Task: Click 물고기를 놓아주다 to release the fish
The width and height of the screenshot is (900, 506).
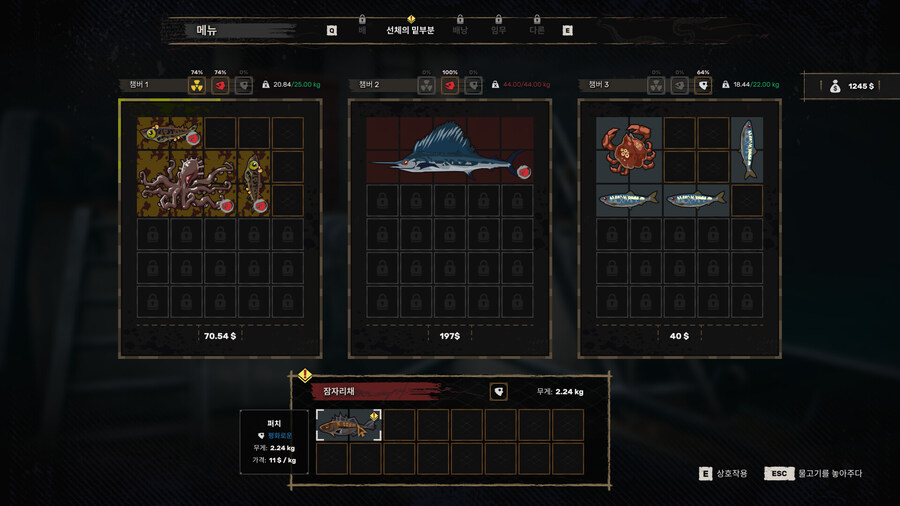Action: click(830, 473)
